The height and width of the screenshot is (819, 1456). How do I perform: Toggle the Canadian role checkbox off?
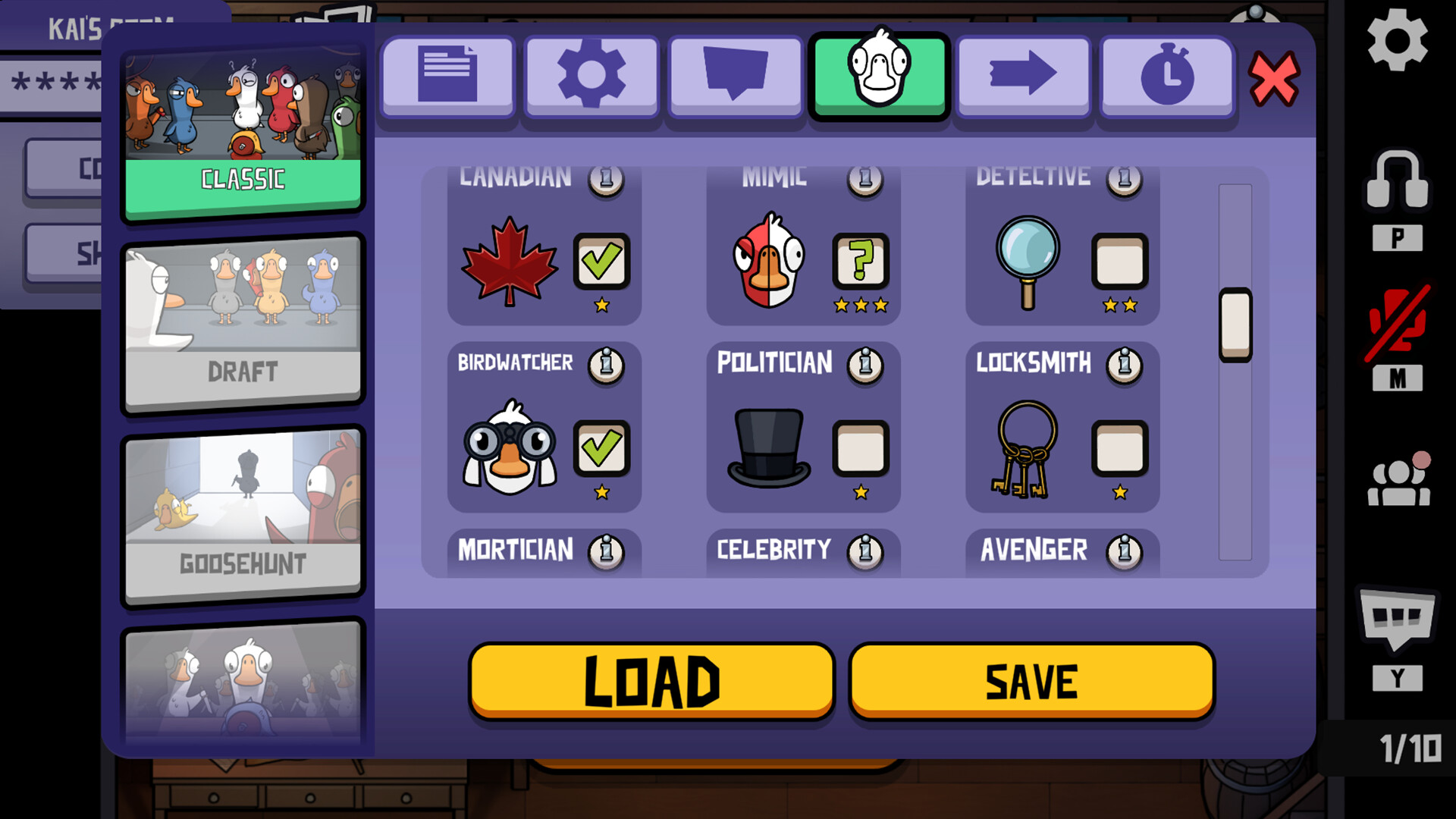(601, 260)
